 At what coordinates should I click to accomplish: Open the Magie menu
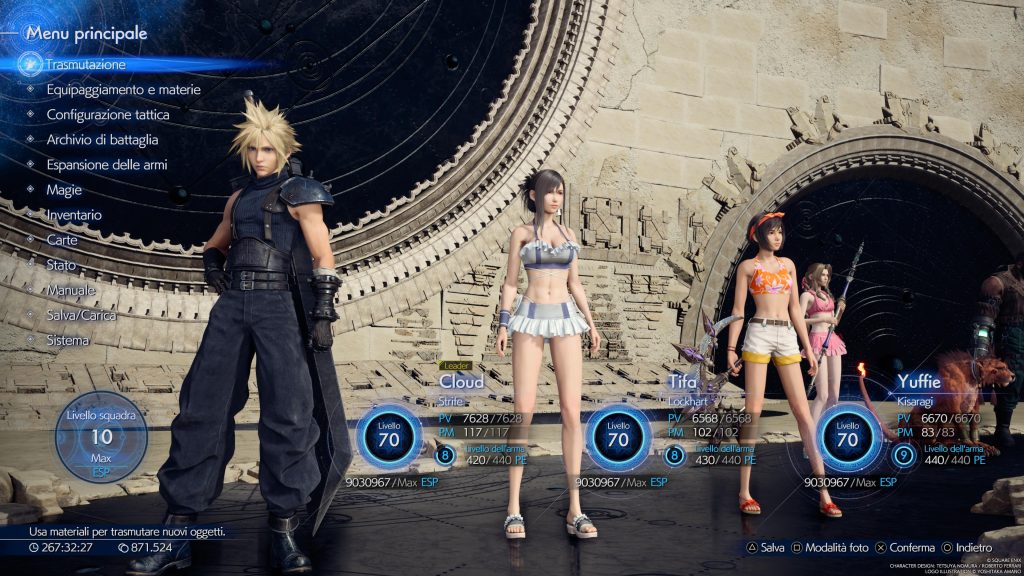coord(64,189)
